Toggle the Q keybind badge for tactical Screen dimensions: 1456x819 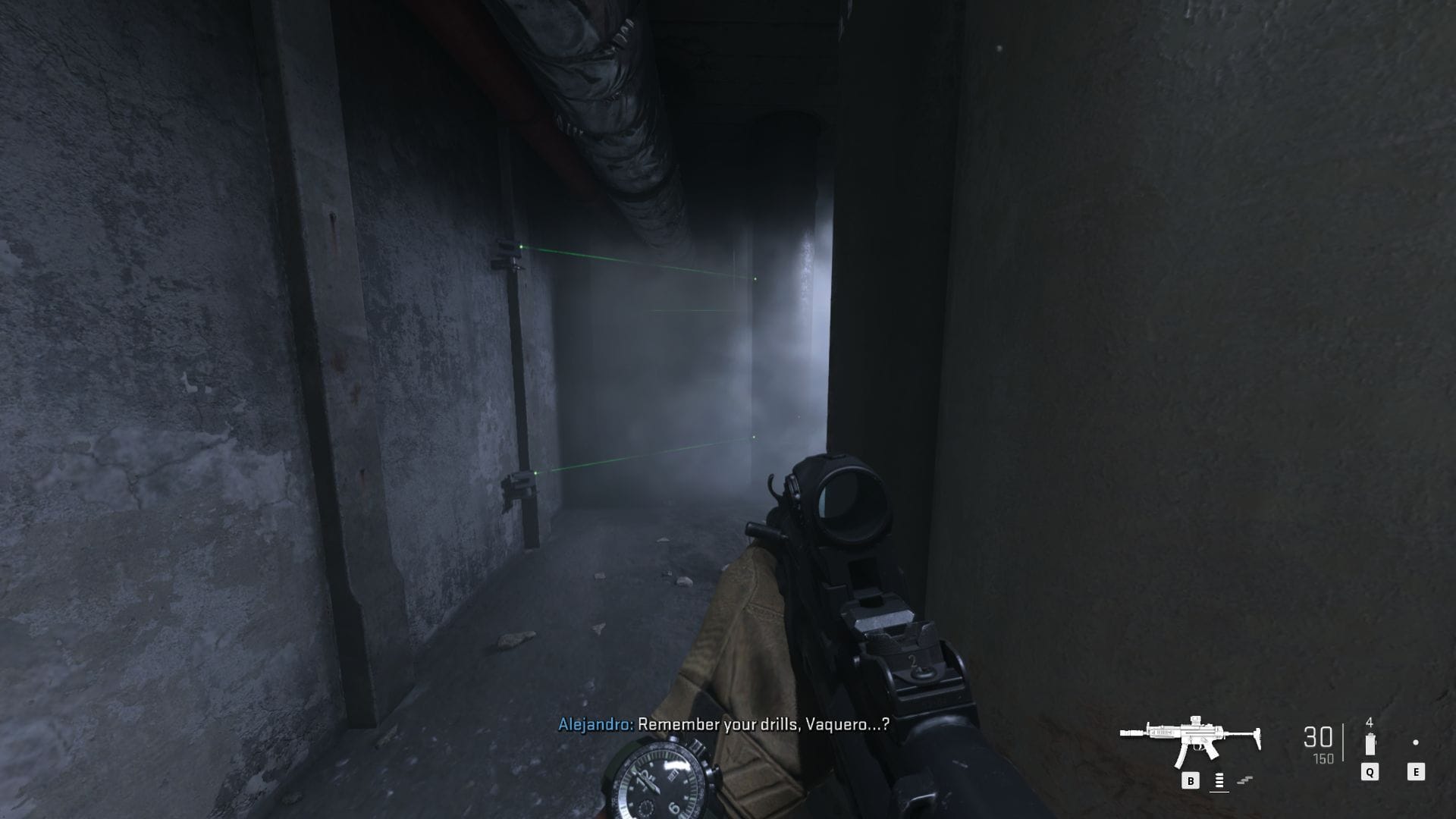[1370, 772]
